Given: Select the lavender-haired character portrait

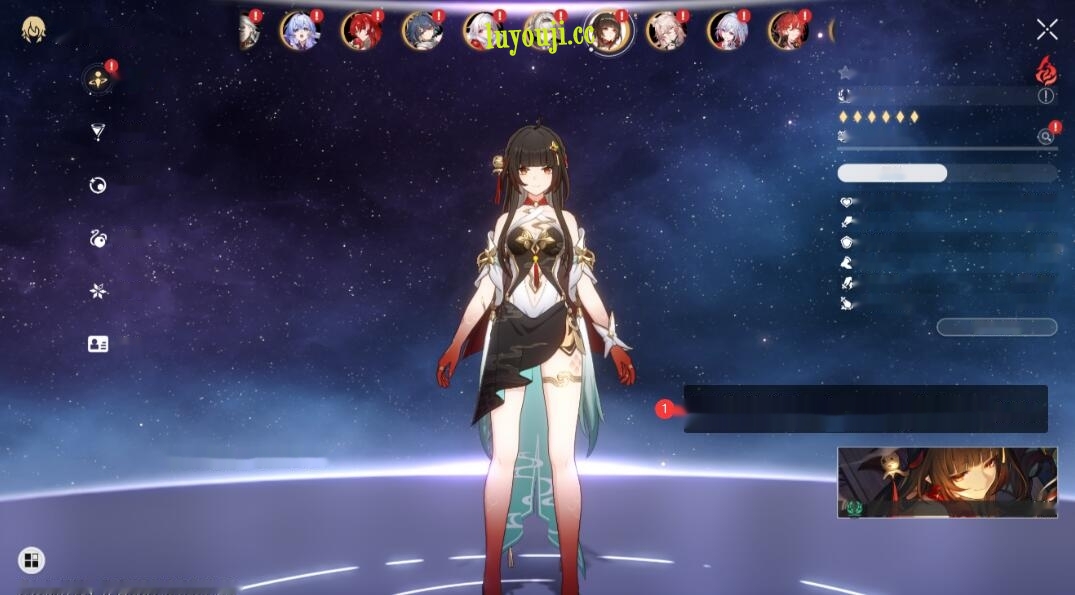Looking at the screenshot, I should (727, 31).
